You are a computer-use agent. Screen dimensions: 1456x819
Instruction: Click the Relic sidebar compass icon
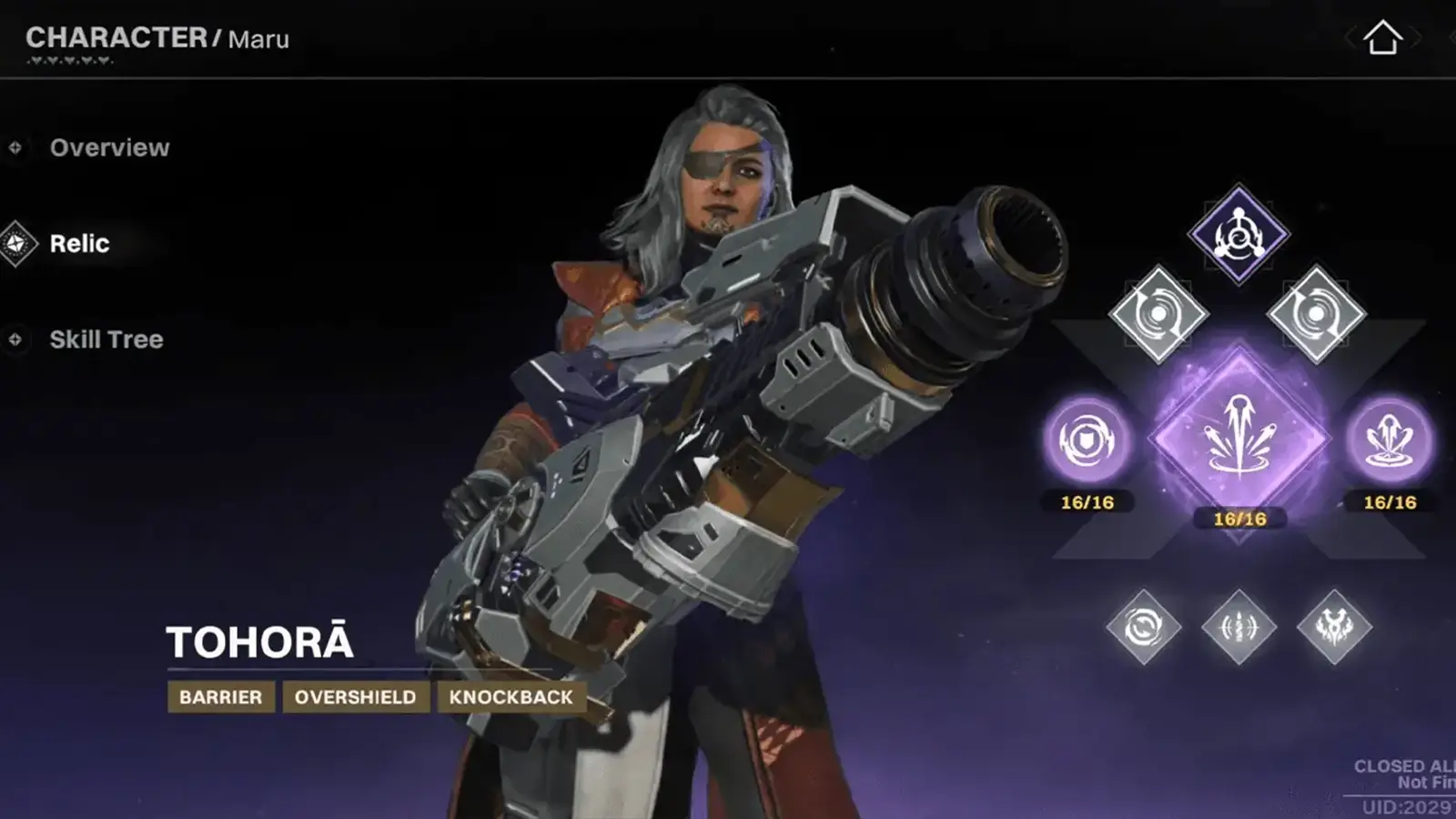point(14,243)
